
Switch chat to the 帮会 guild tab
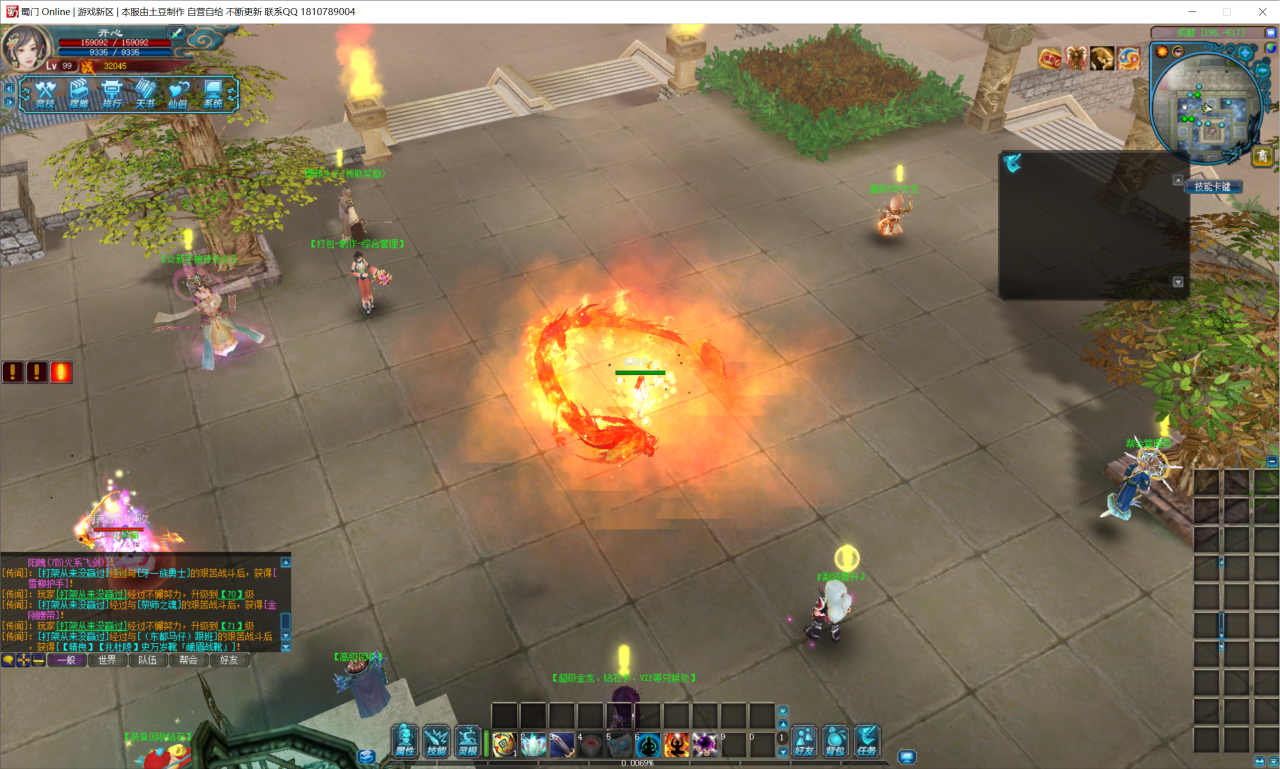[188, 660]
